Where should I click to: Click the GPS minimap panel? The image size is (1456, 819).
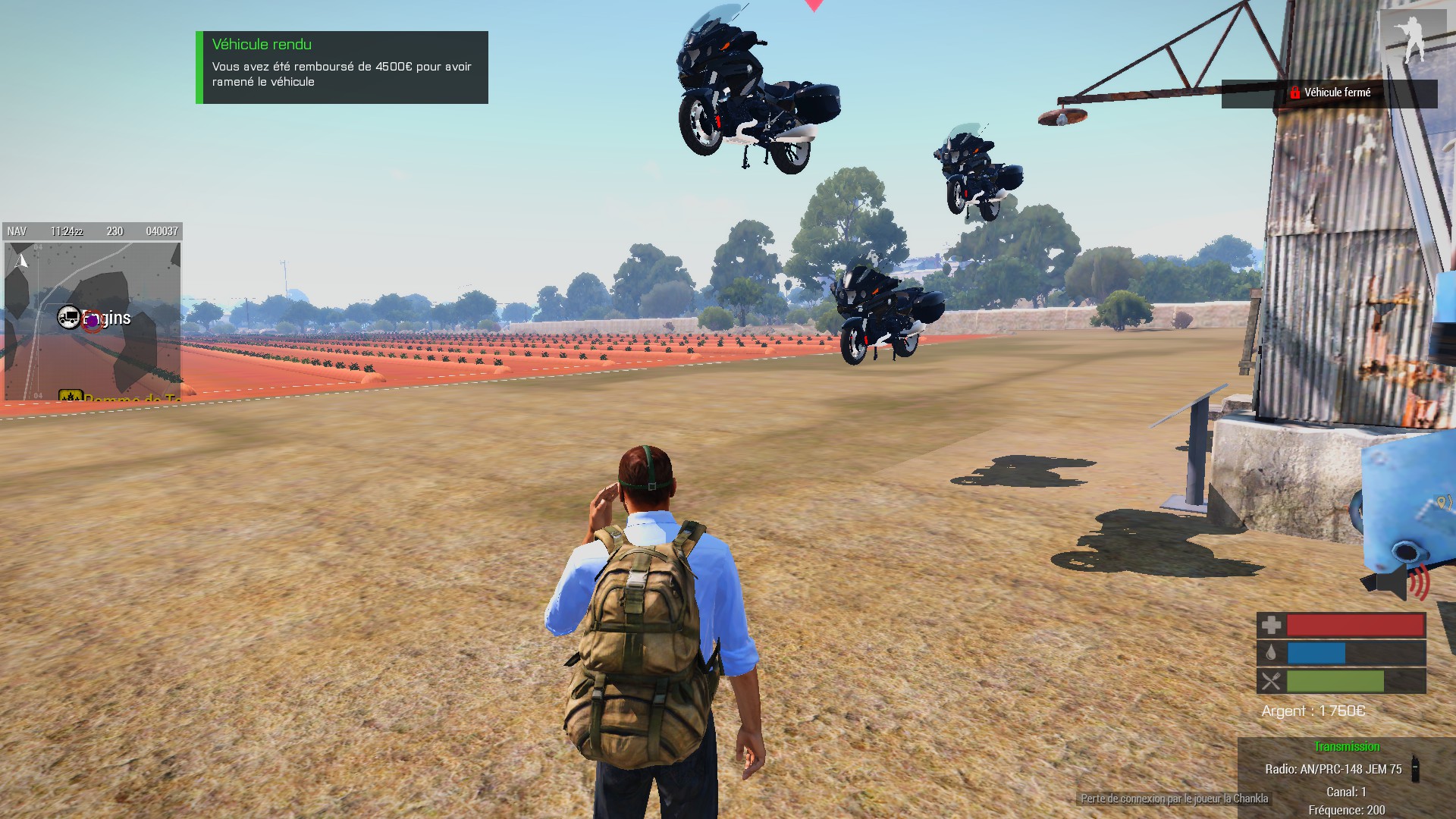click(x=93, y=320)
